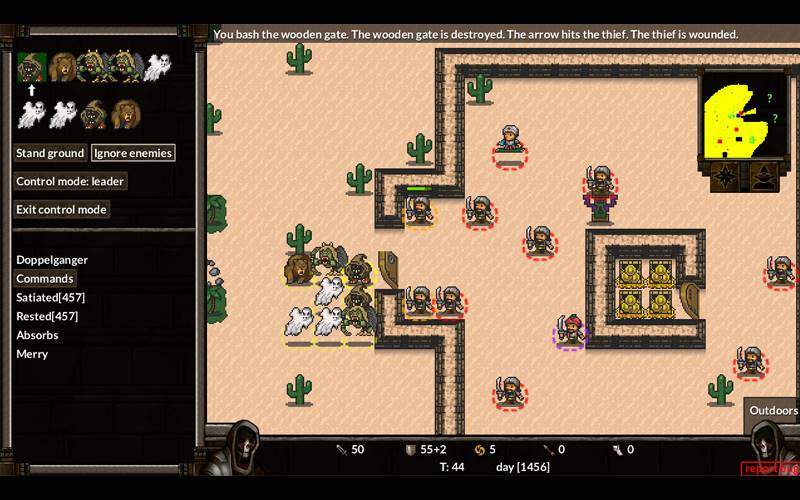The image size is (800, 500).
Task: Click the Stand ground button
Action: point(50,153)
